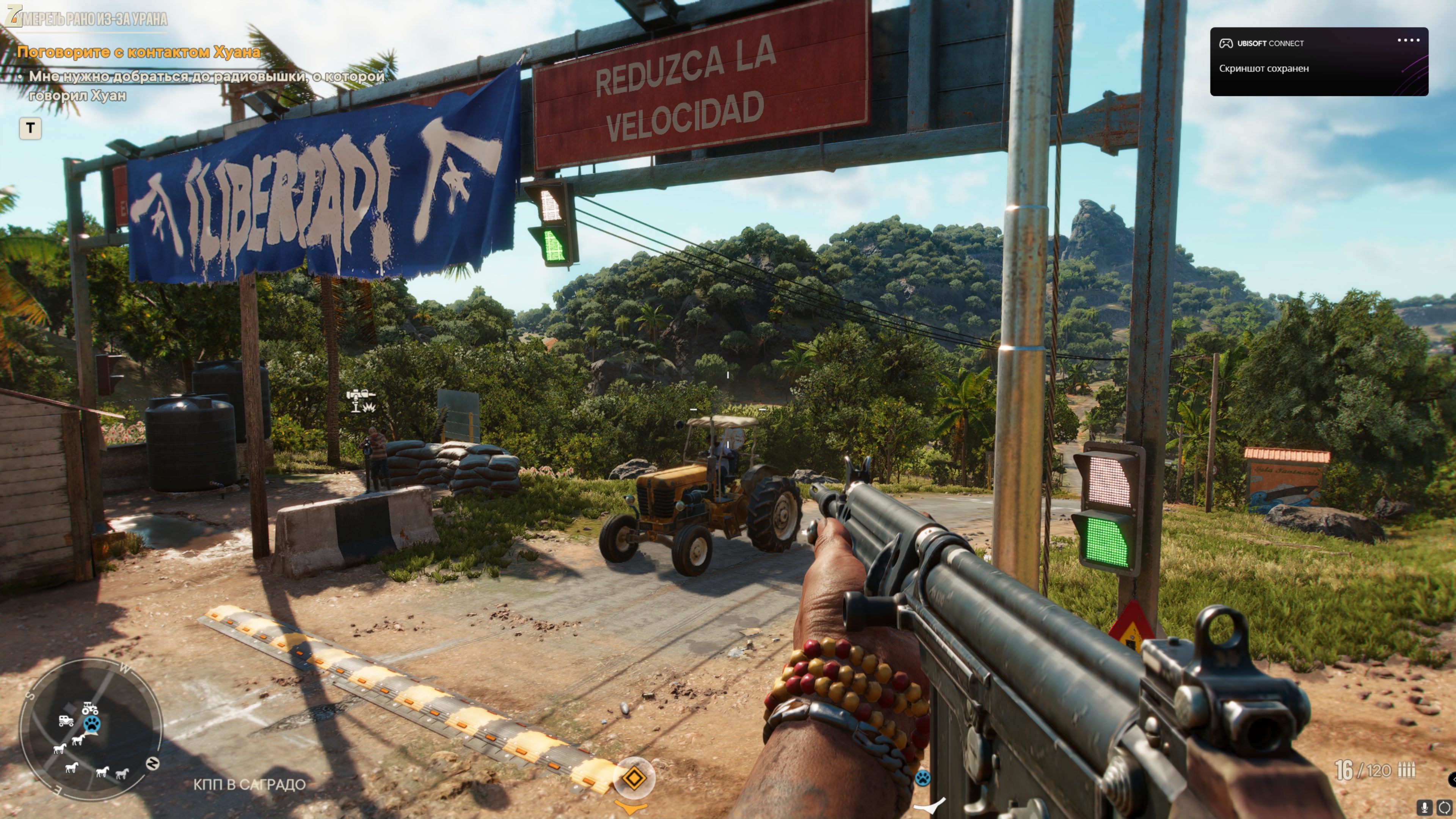The width and height of the screenshot is (1456, 819).
Task: Click the blue paw amigo marker on minimap
Action: click(91, 724)
